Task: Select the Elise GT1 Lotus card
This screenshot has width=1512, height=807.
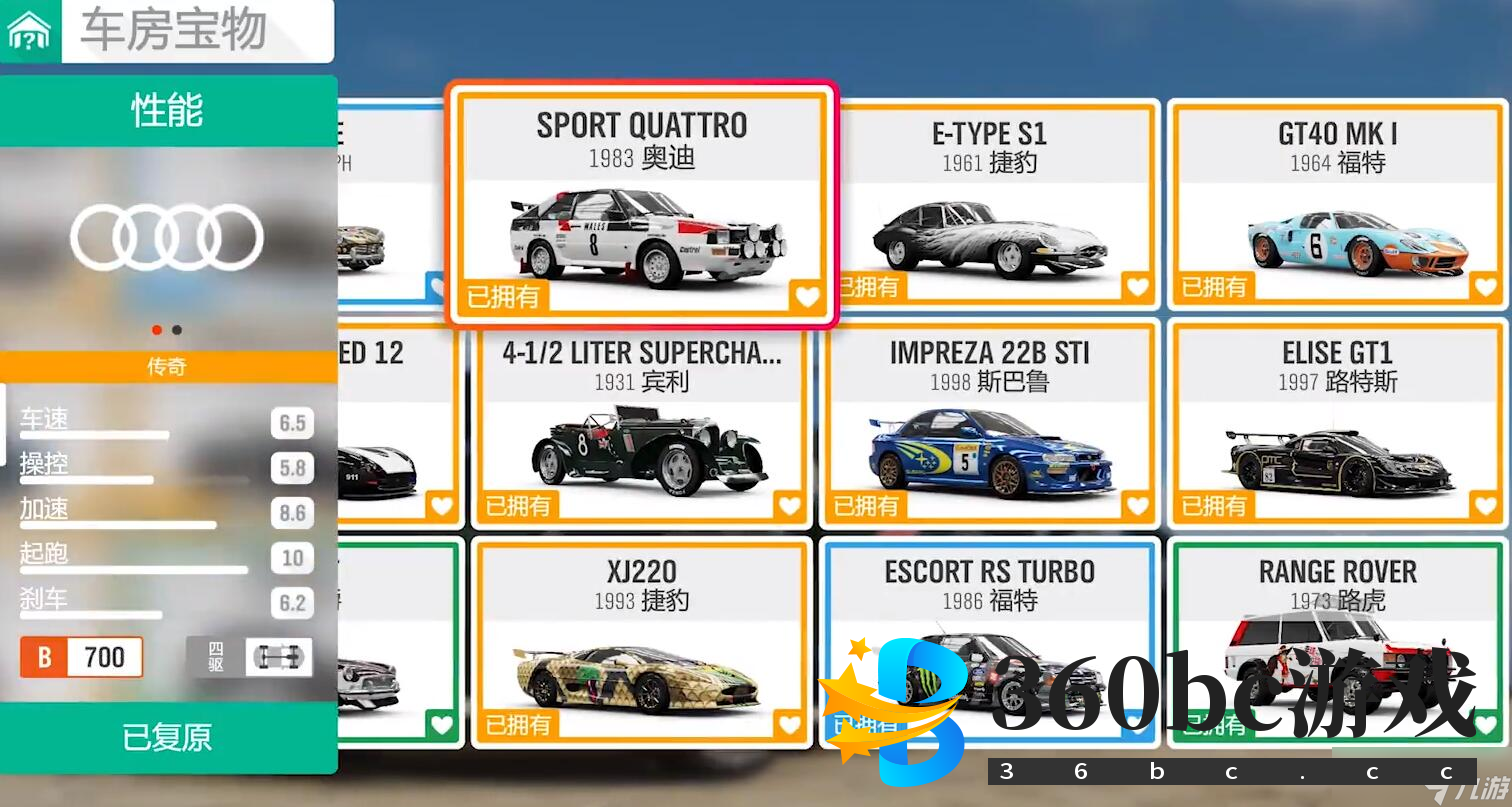Action: [1337, 425]
